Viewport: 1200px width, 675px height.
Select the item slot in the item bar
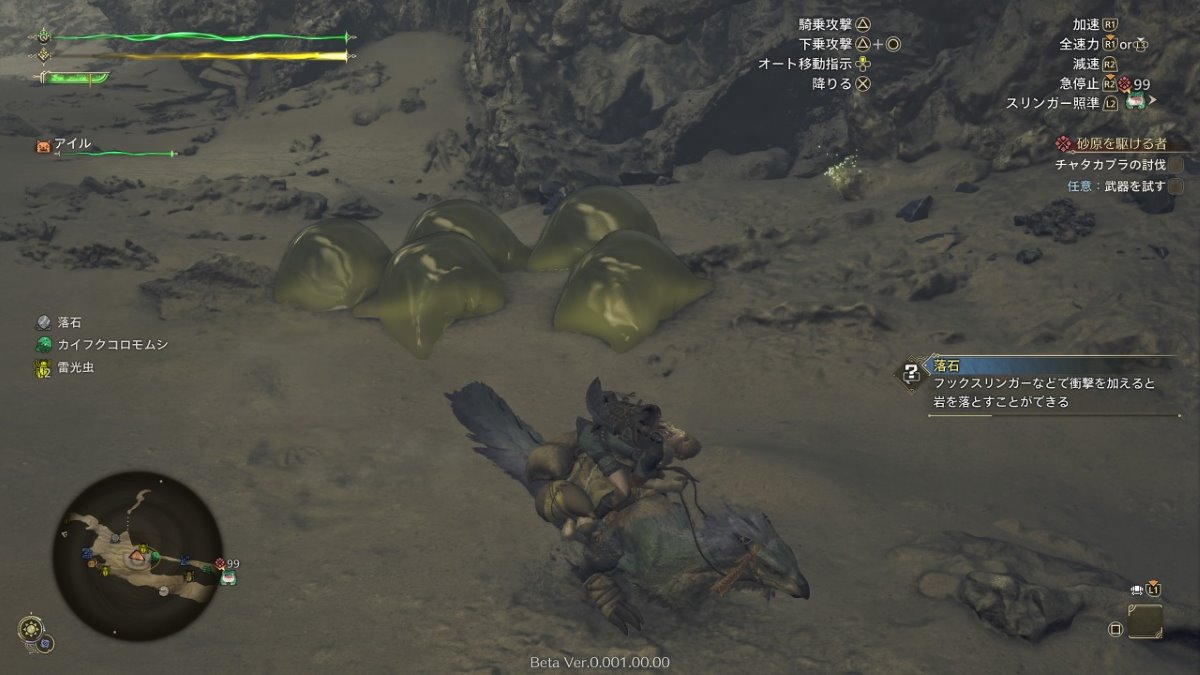(1145, 622)
